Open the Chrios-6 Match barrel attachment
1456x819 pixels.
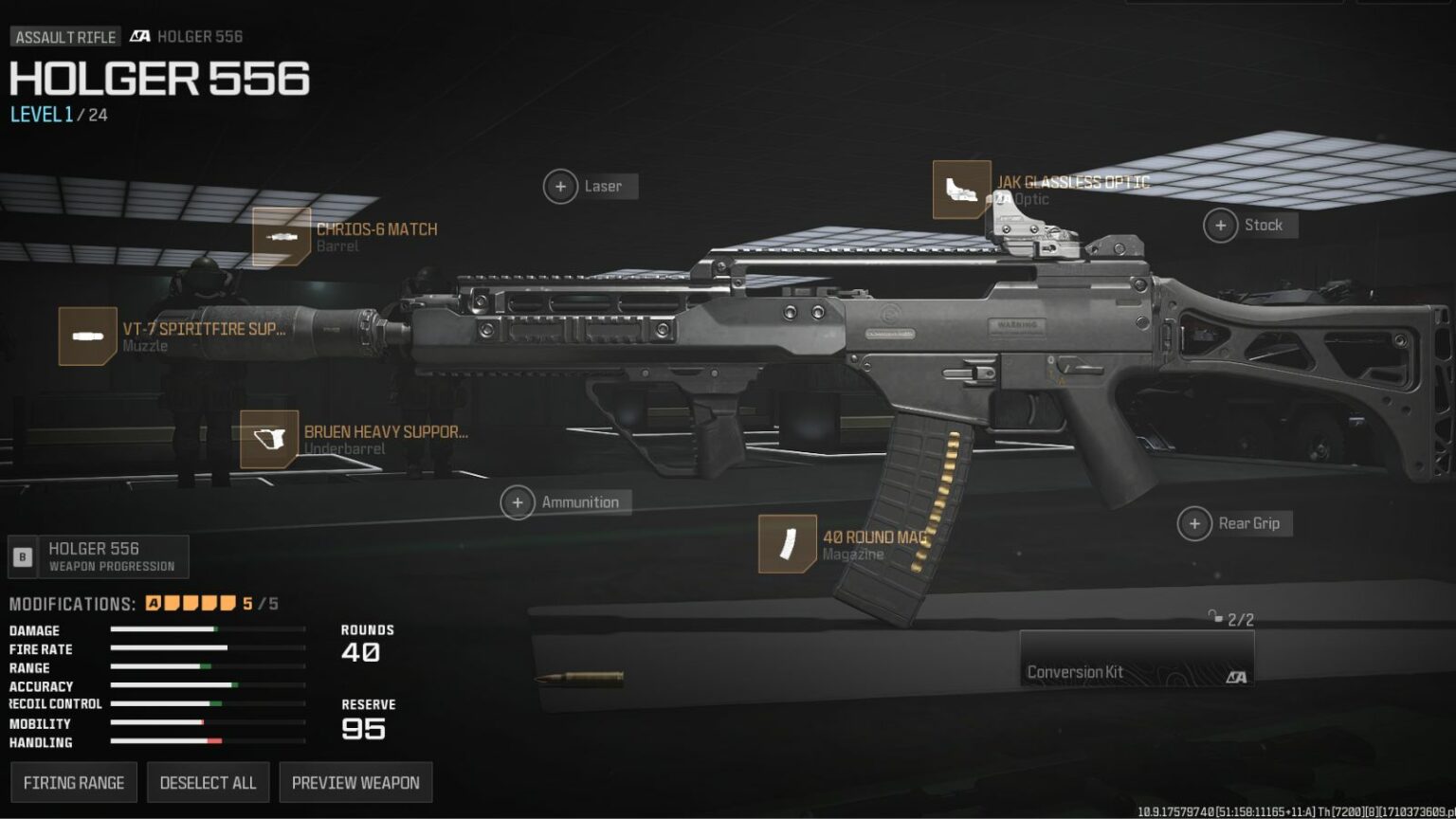coord(282,238)
